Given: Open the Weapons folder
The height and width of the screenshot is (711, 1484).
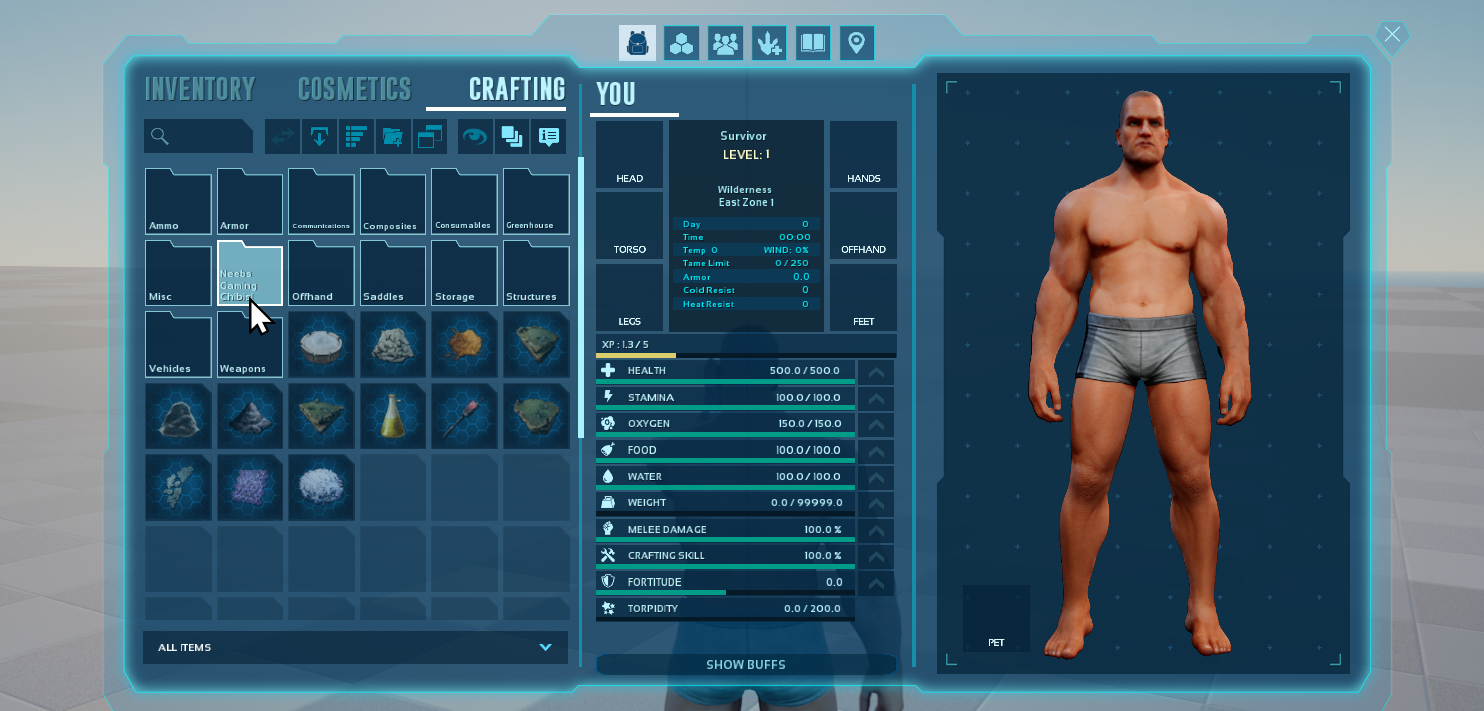Looking at the screenshot, I should click(x=250, y=344).
